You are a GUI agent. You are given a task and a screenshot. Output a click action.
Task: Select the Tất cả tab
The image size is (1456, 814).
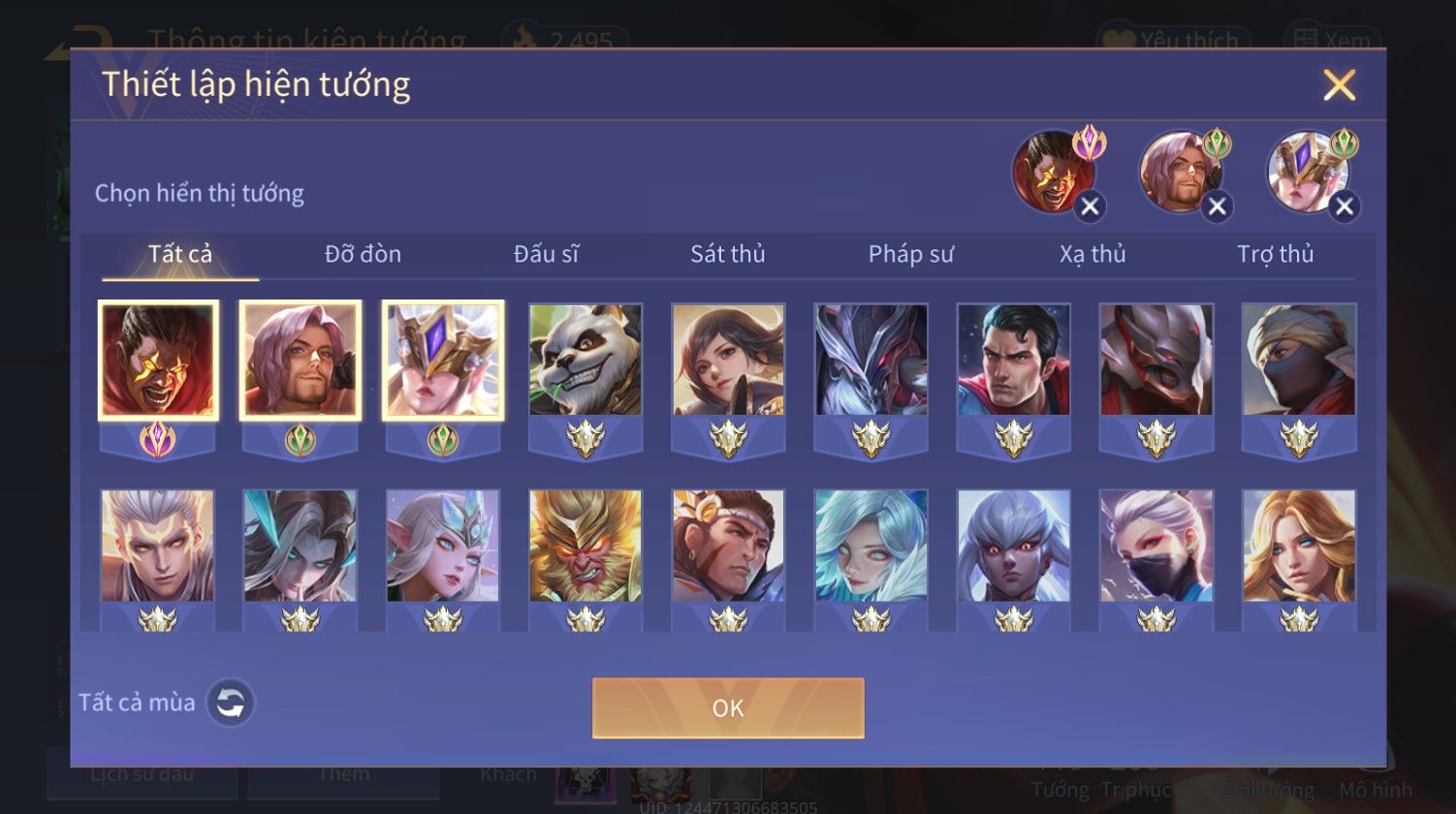pyautogui.click(x=180, y=254)
